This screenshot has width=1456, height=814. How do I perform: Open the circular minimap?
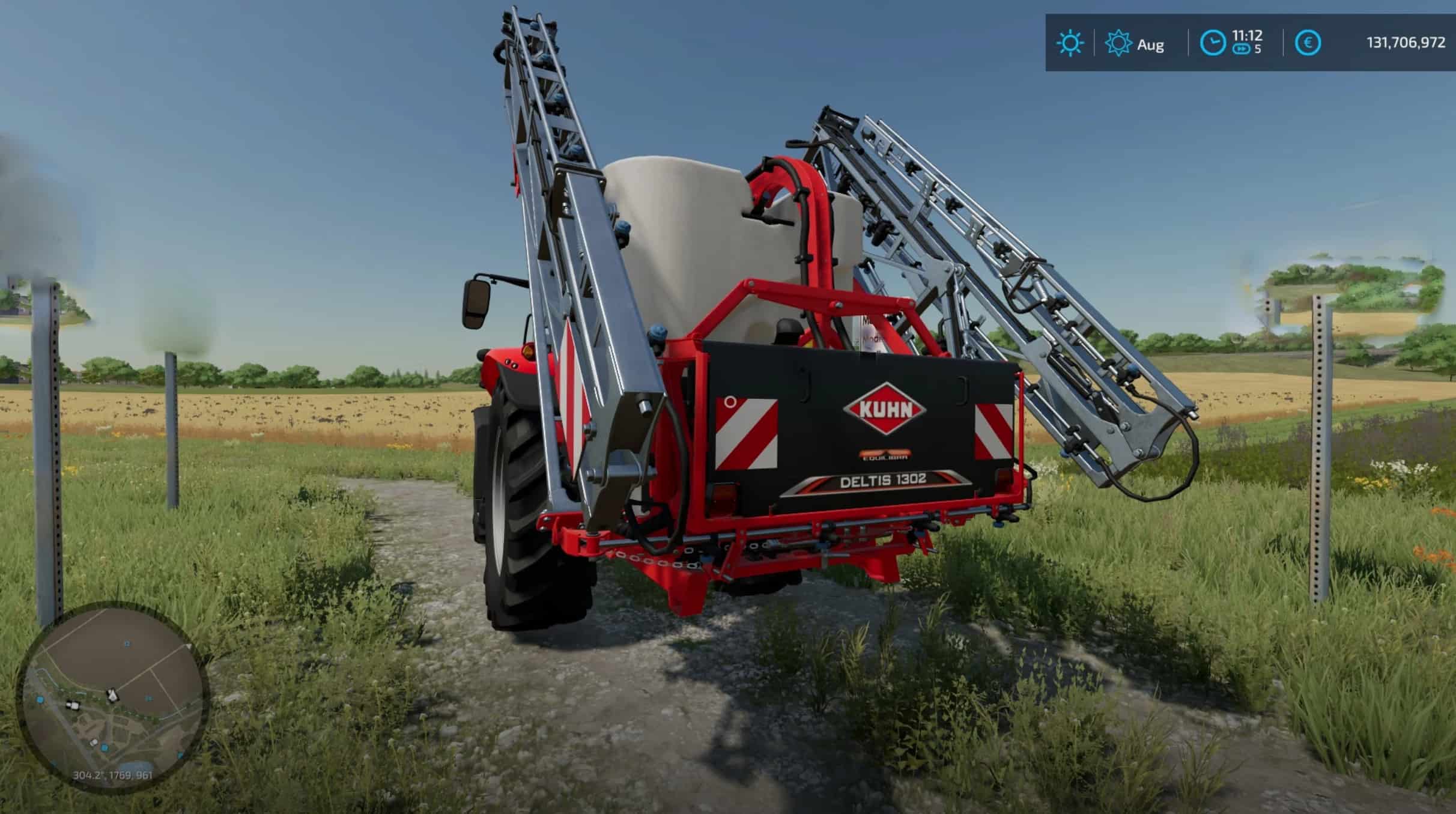coord(112,696)
